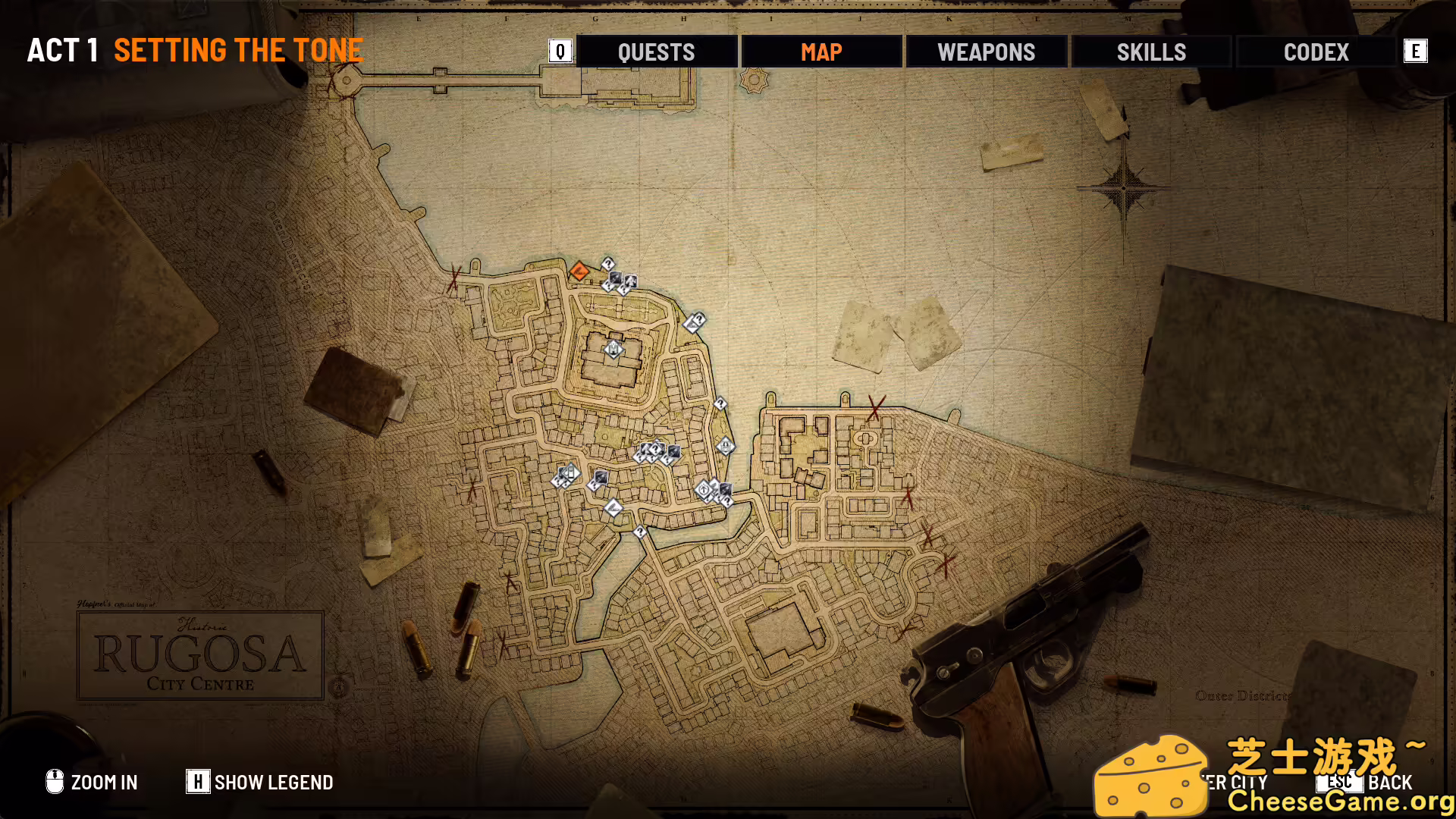This screenshot has height=819, width=1456.
Task: Go to the QUESTS screen
Action: coord(656,52)
